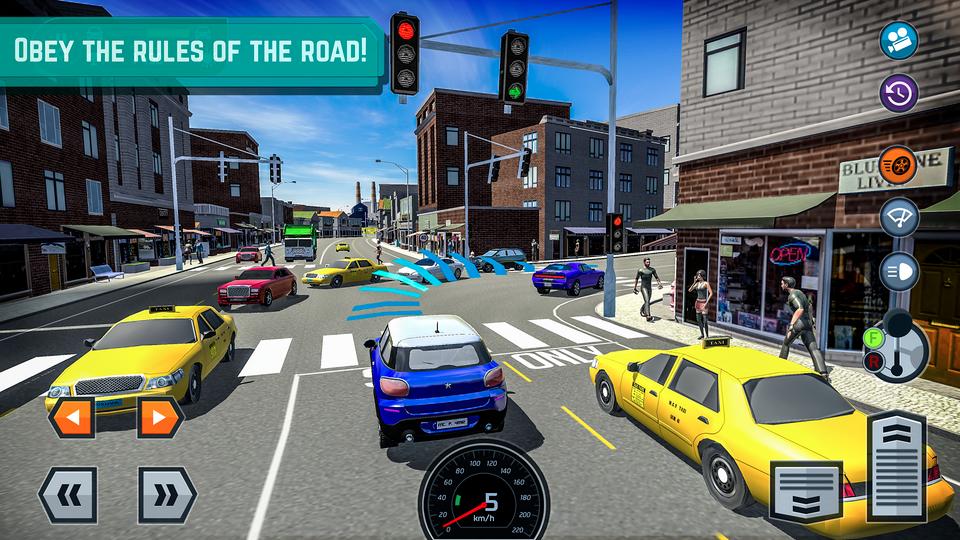Switch the camera view with the camera icon
Screen dimensions: 960x540
tap(899, 40)
